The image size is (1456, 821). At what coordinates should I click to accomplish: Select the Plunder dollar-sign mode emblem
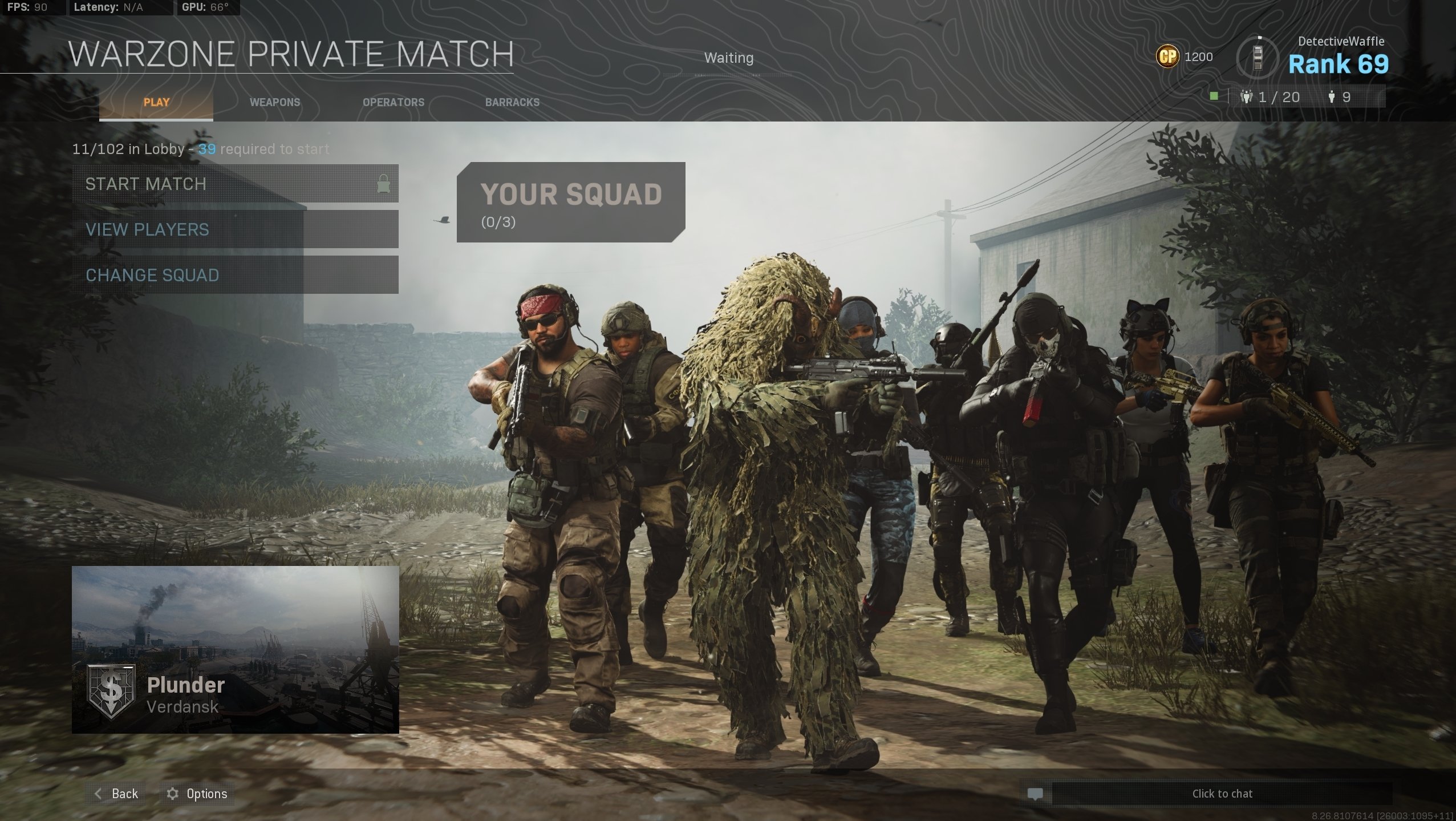pos(112,693)
